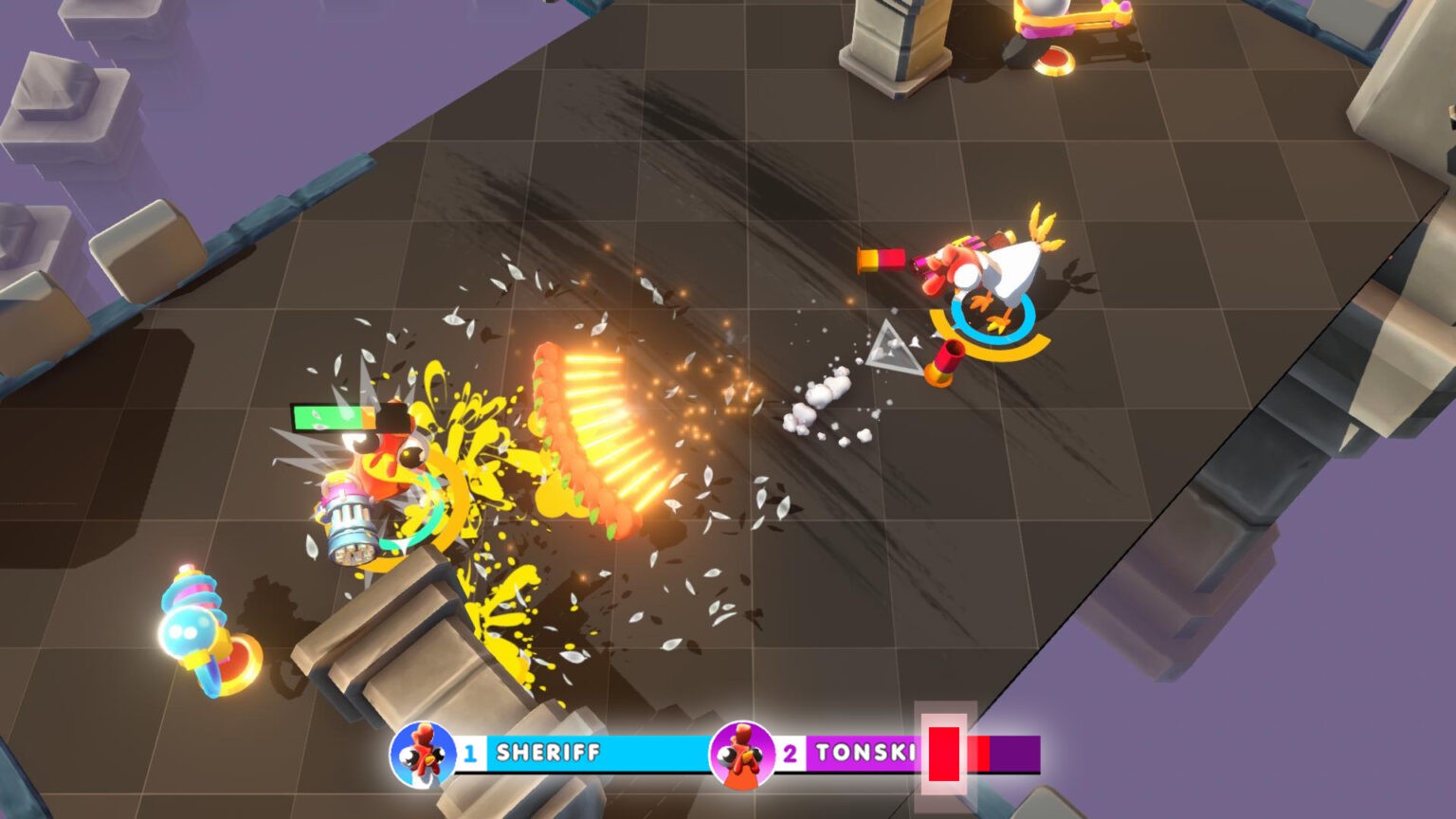Select the TONSKI name banner

863,754
